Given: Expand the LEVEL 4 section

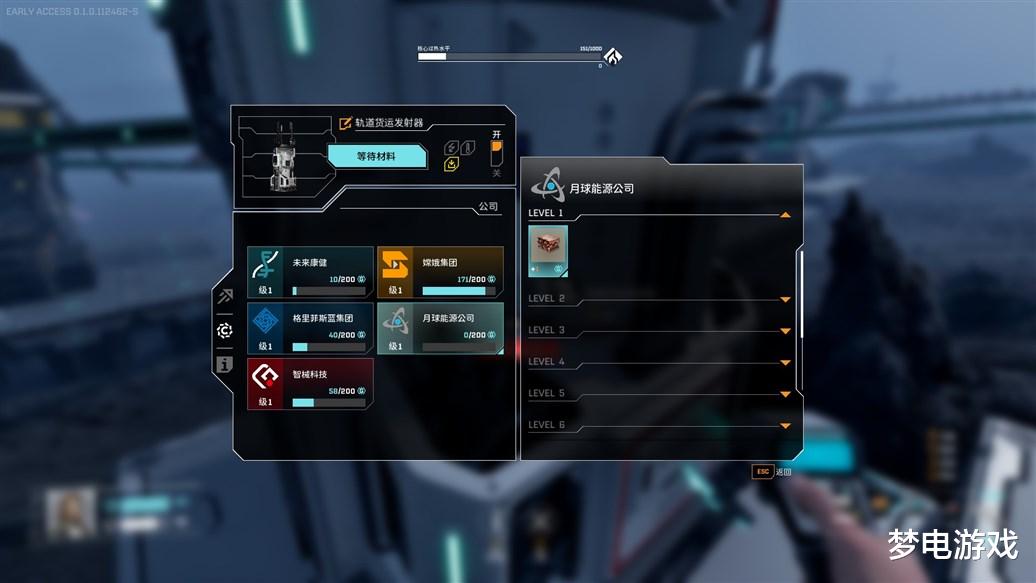Looking at the screenshot, I should coord(785,362).
